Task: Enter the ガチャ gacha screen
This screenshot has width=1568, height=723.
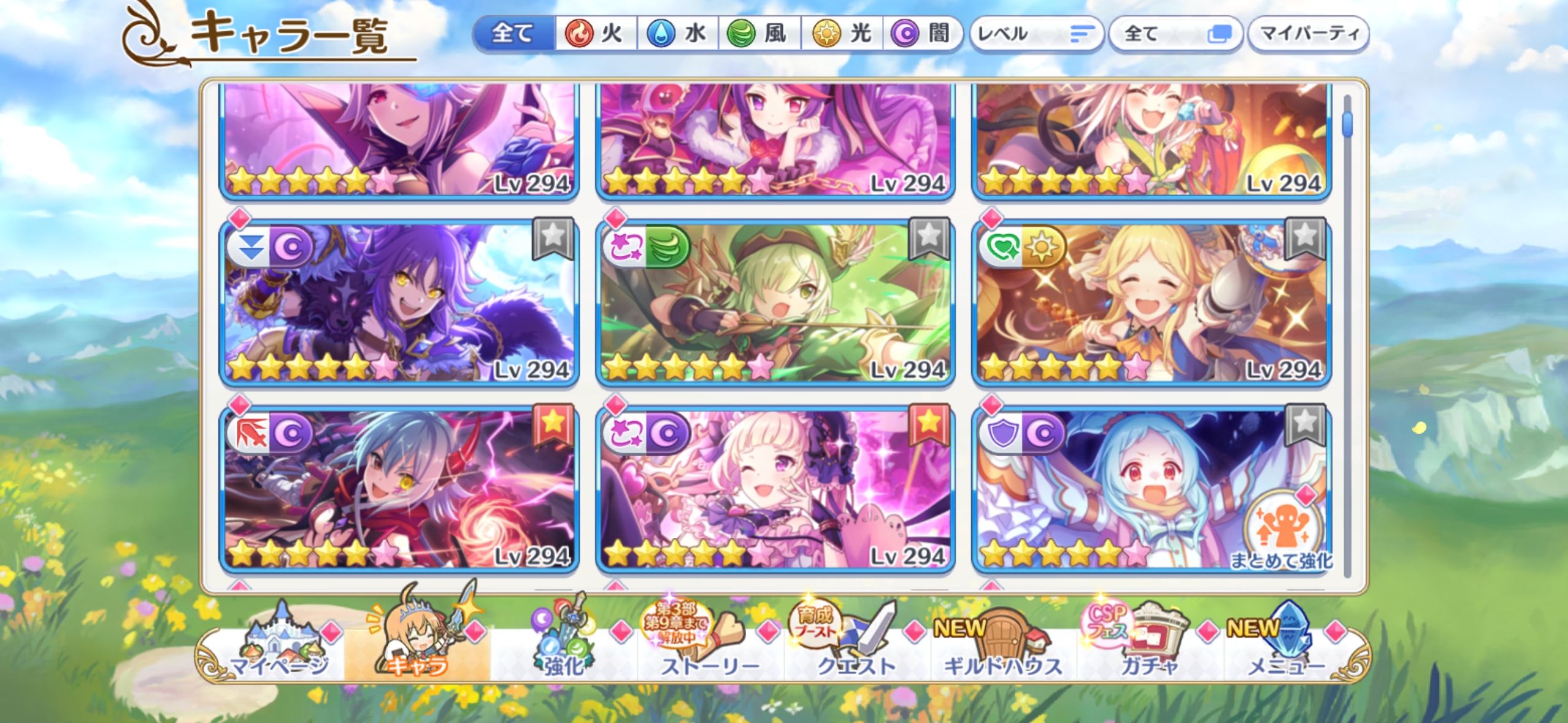Action: coord(1148,650)
